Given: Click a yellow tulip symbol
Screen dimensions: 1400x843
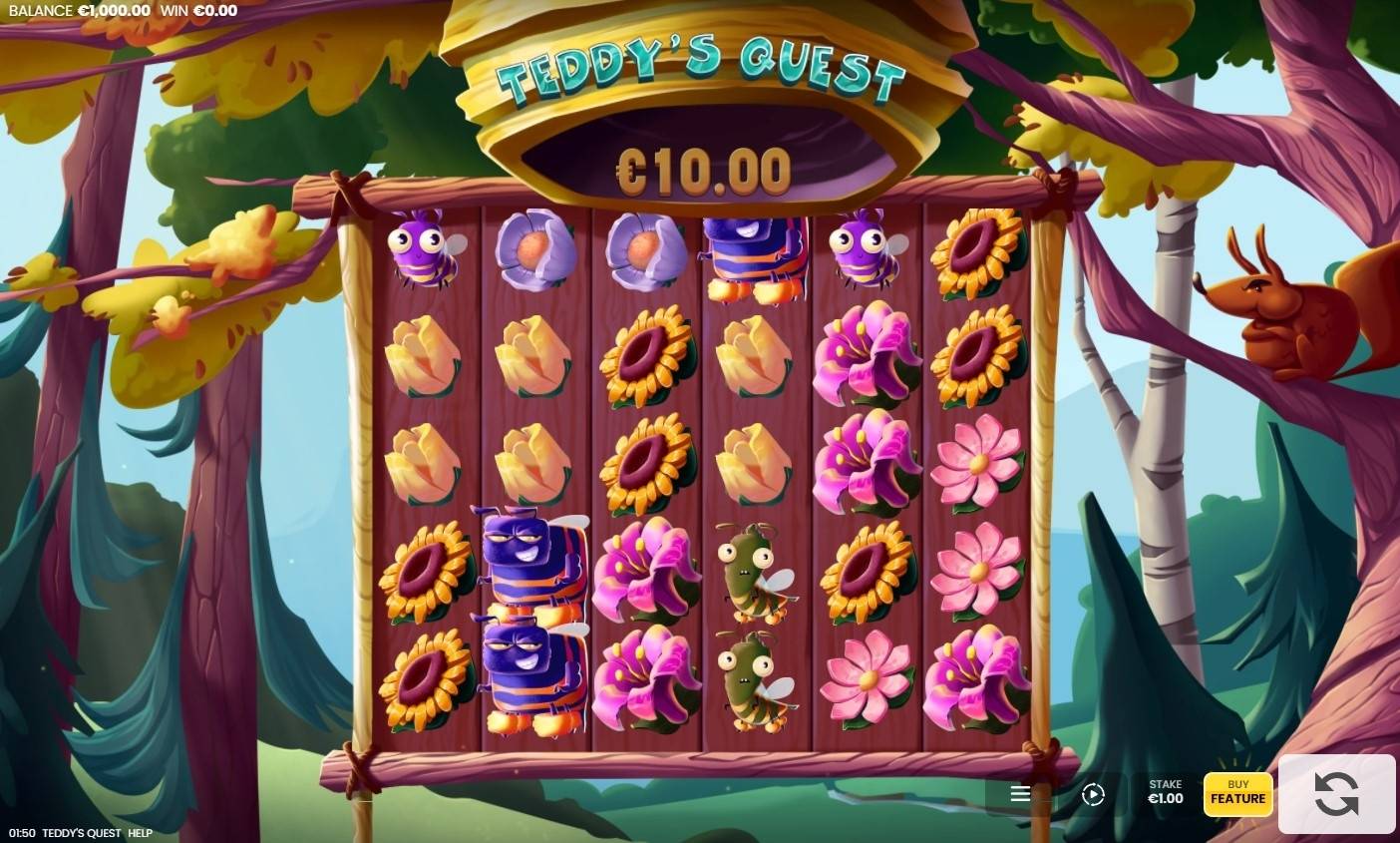Looking at the screenshot, I should [422, 359].
